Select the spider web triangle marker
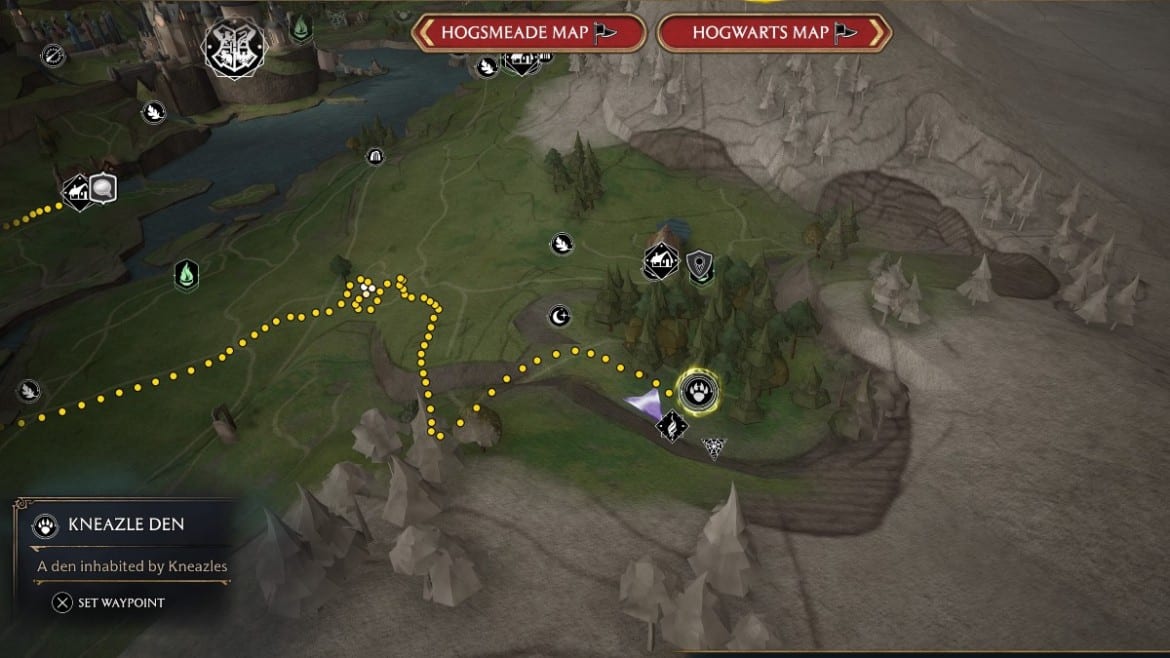Image resolution: width=1170 pixels, height=658 pixels. tap(715, 447)
